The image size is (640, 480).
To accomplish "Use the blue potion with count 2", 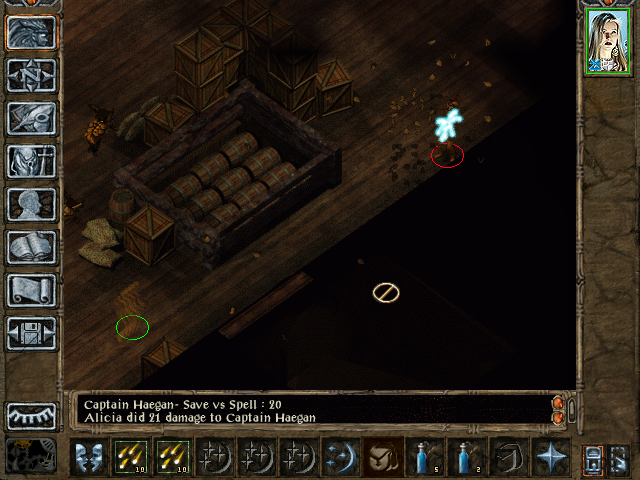I will [x=466, y=455].
